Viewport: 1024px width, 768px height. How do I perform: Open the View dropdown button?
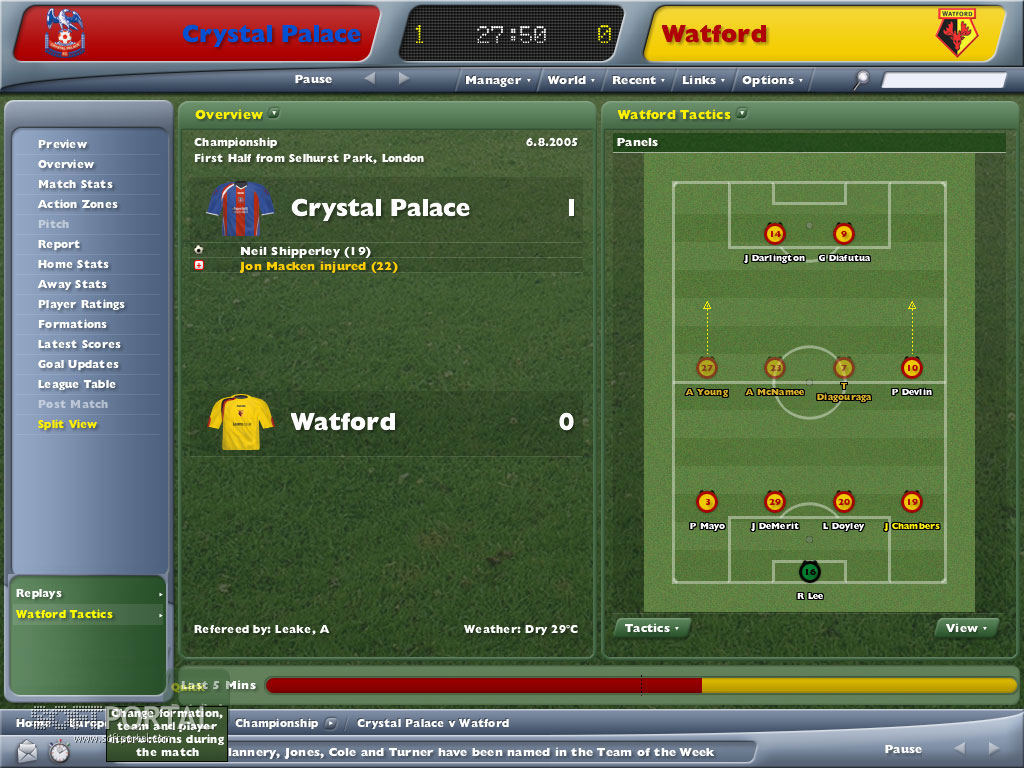pos(966,628)
